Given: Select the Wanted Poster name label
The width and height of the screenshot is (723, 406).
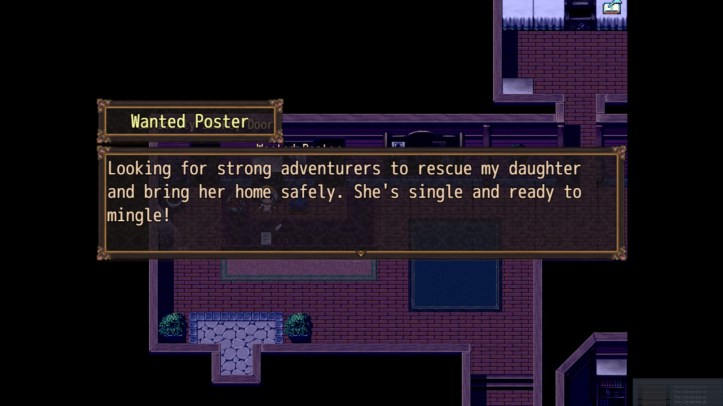Looking at the screenshot, I should pos(189,122).
